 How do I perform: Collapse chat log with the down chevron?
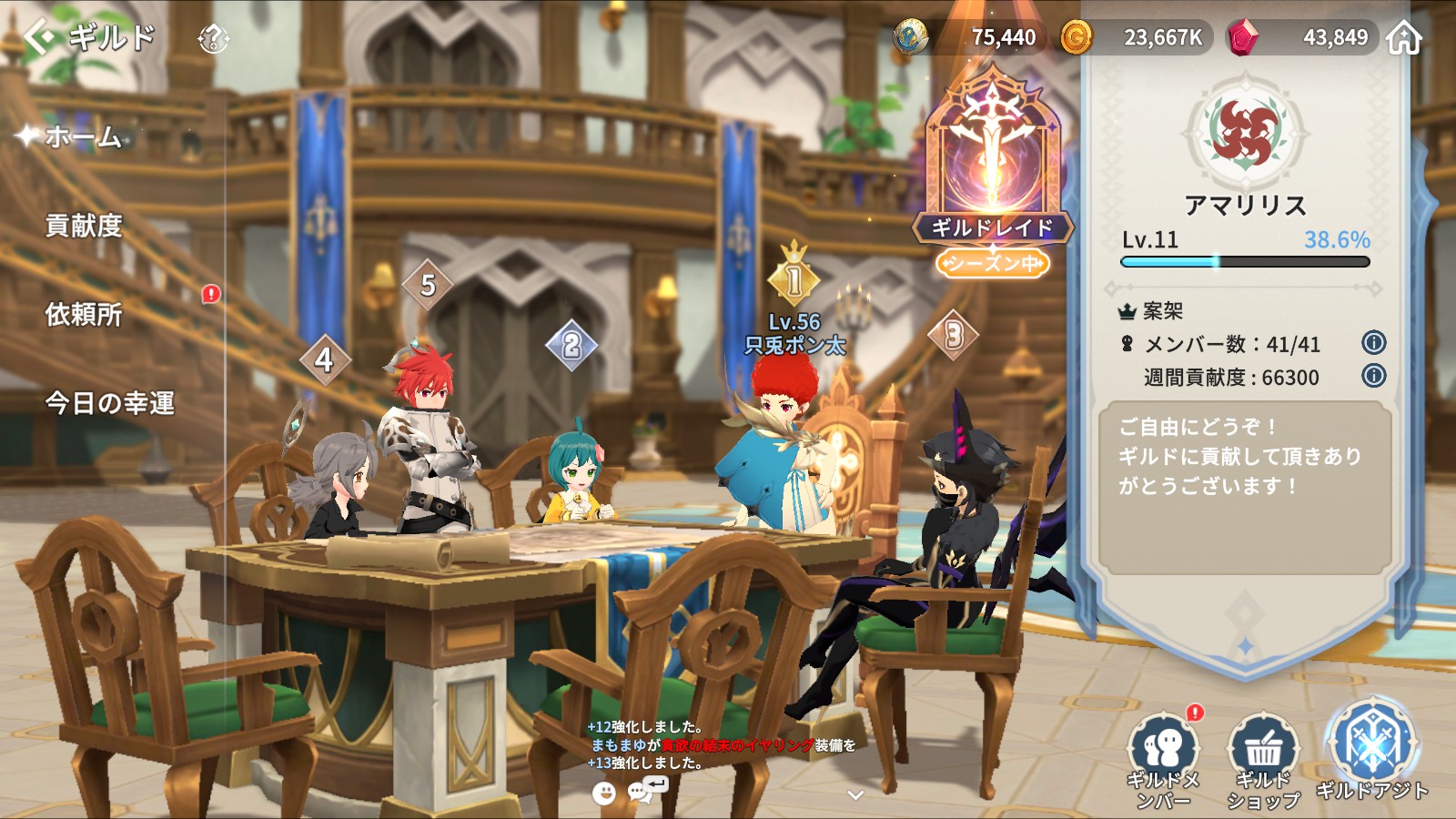(x=854, y=794)
